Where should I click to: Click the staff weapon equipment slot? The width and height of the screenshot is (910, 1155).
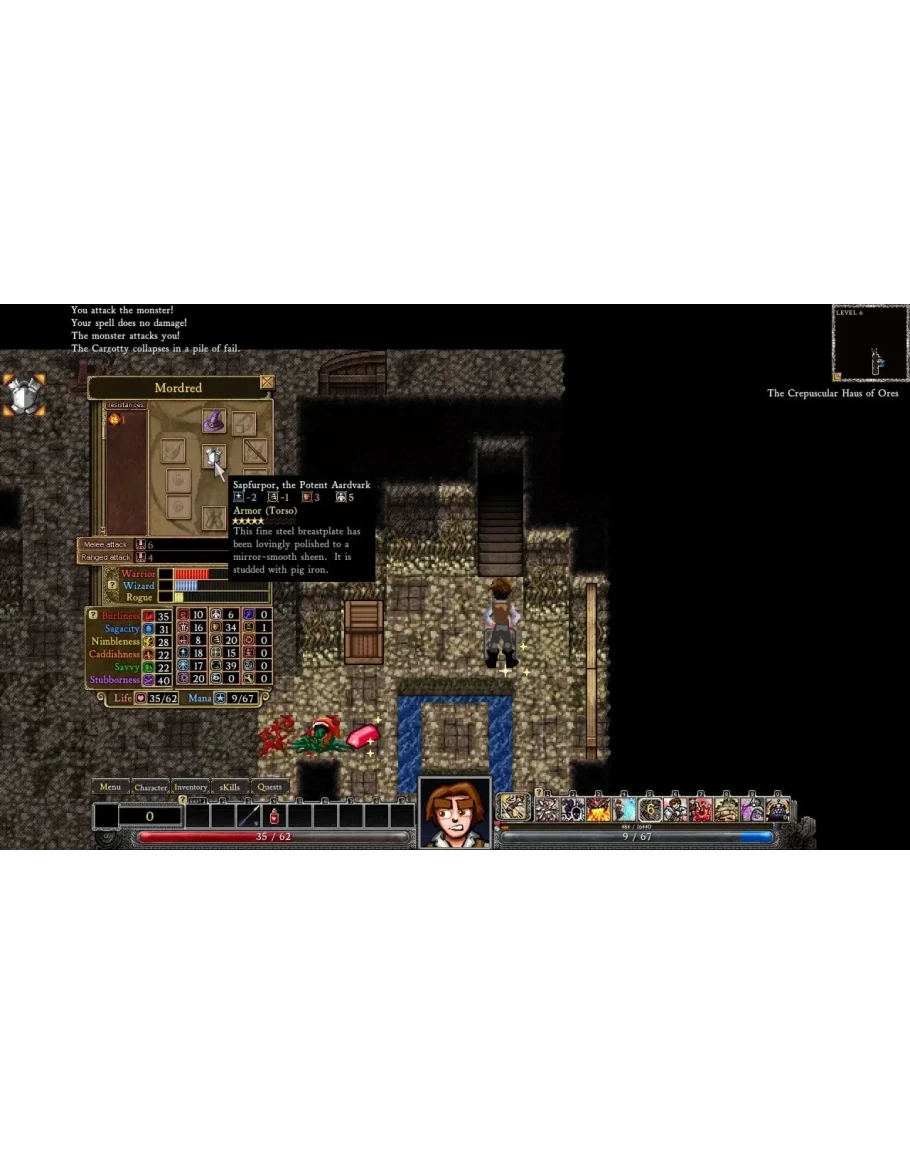point(255,451)
